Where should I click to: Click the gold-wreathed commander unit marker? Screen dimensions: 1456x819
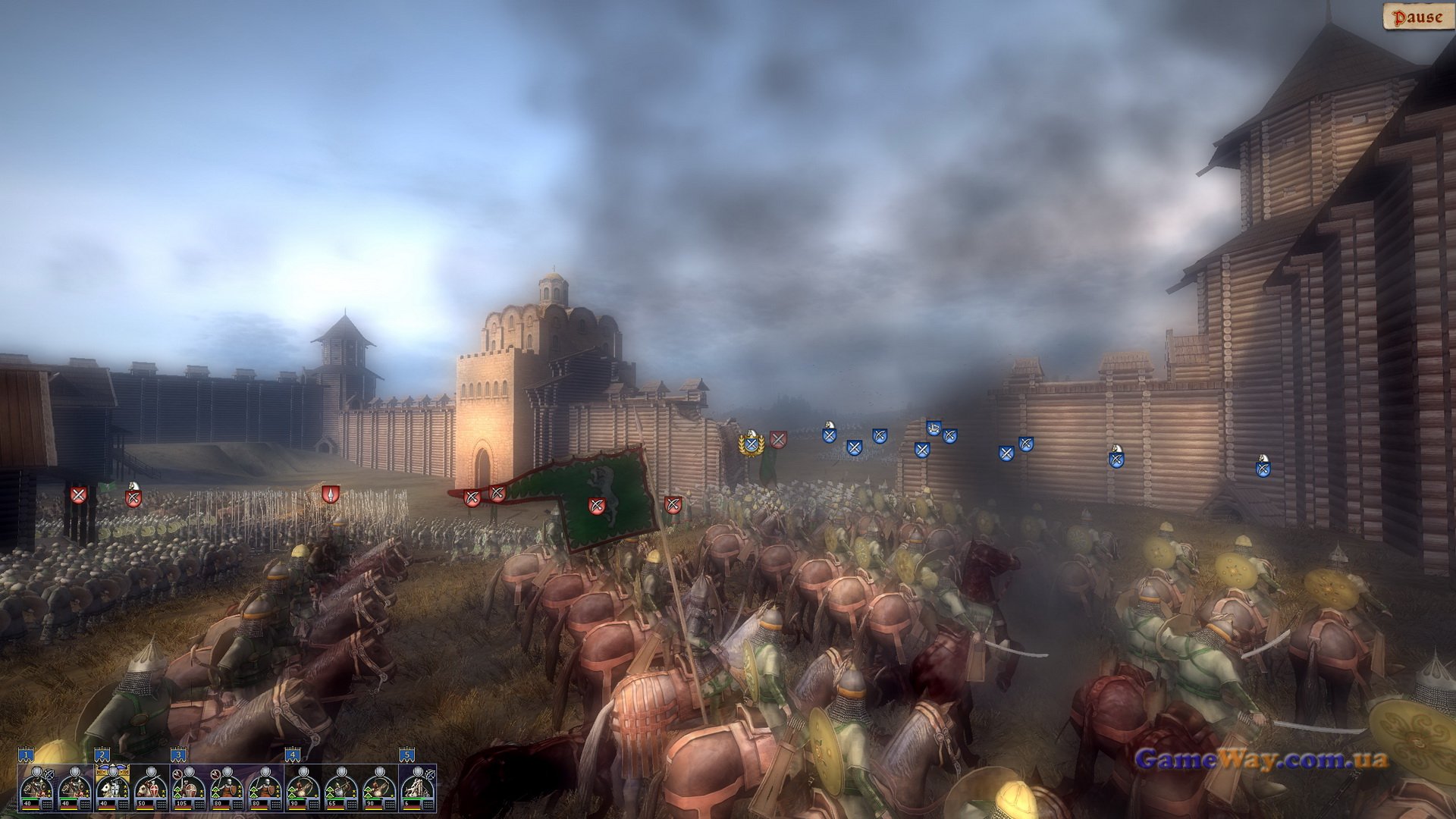click(x=751, y=444)
